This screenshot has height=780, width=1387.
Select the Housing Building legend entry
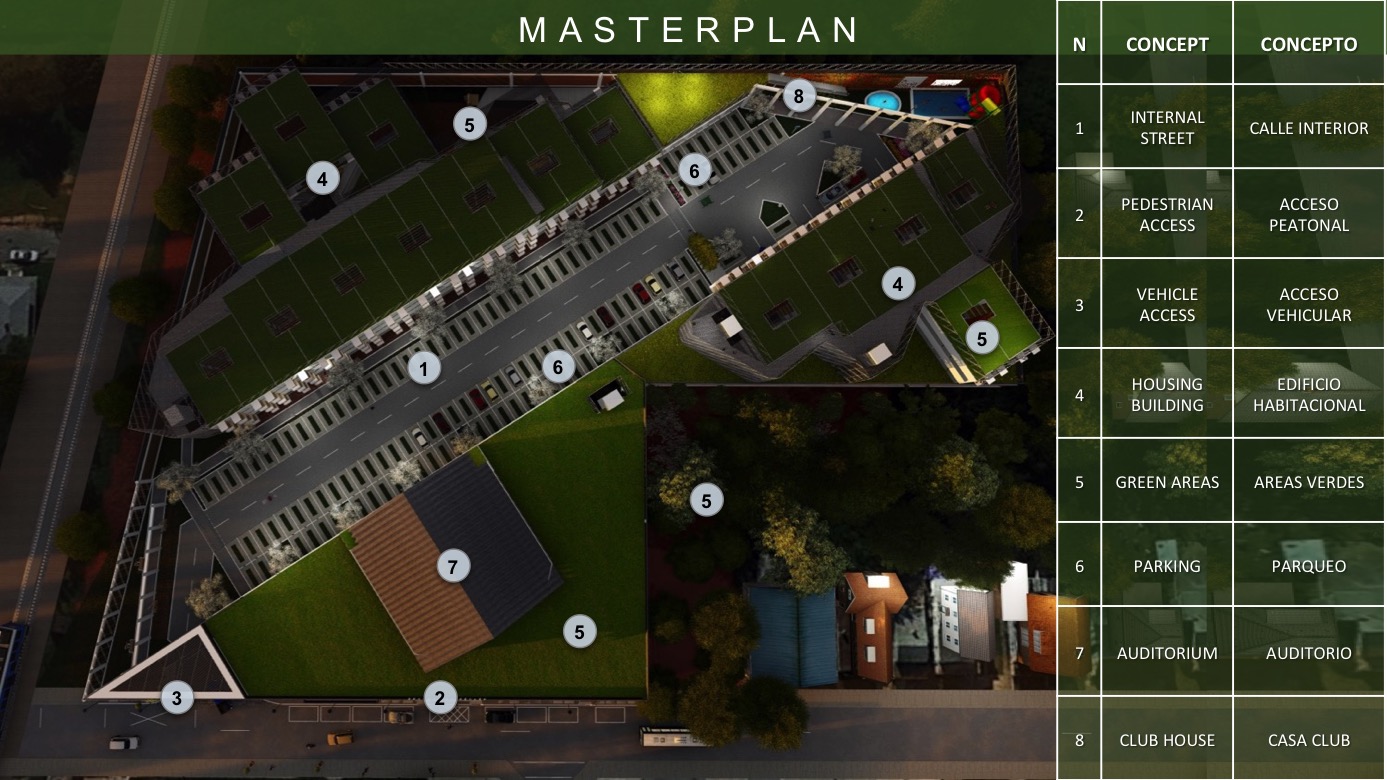pos(1167,395)
